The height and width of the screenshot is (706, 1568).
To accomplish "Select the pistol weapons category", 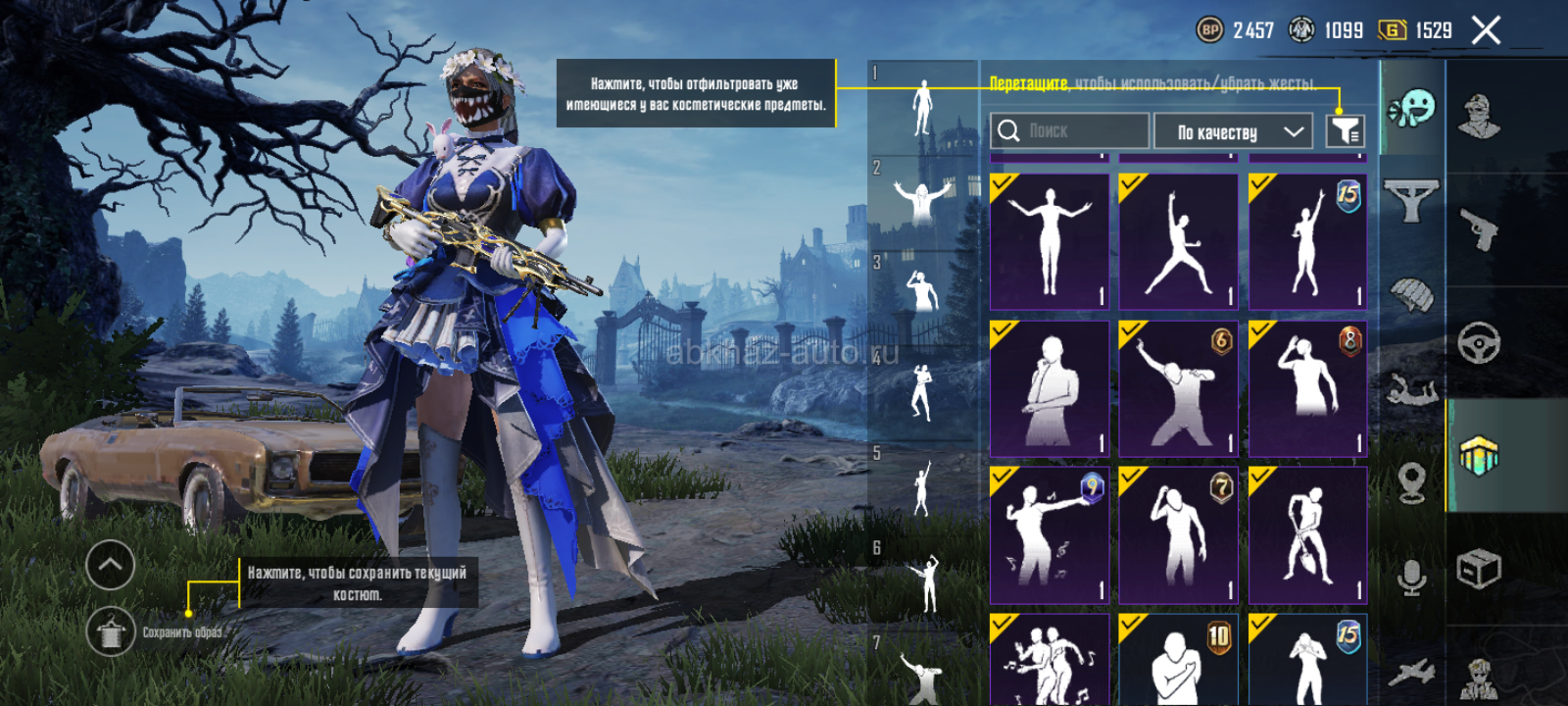I will click(1479, 230).
